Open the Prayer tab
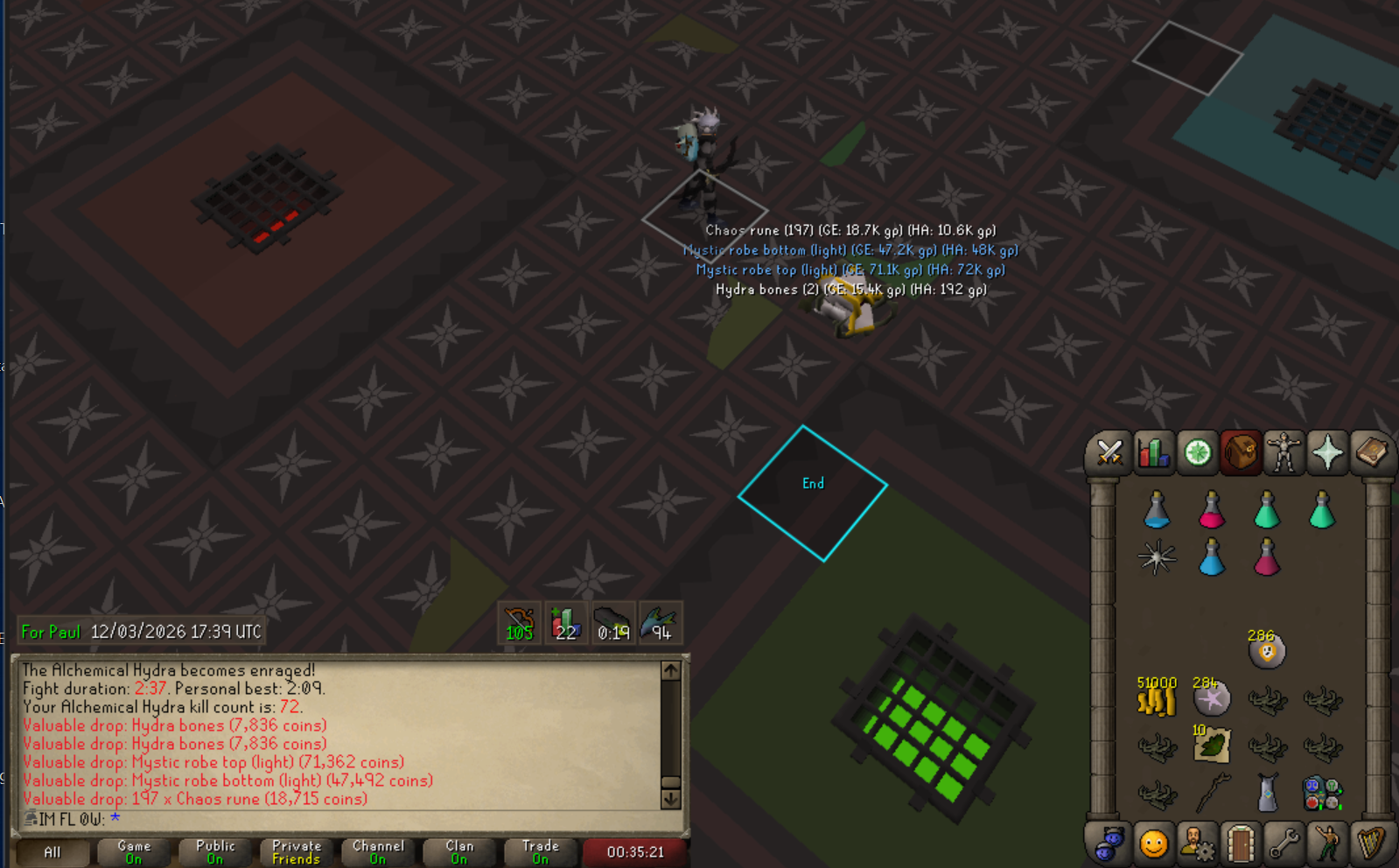Image resolution: width=1399 pixels, height=868 pixels. 1327,453
